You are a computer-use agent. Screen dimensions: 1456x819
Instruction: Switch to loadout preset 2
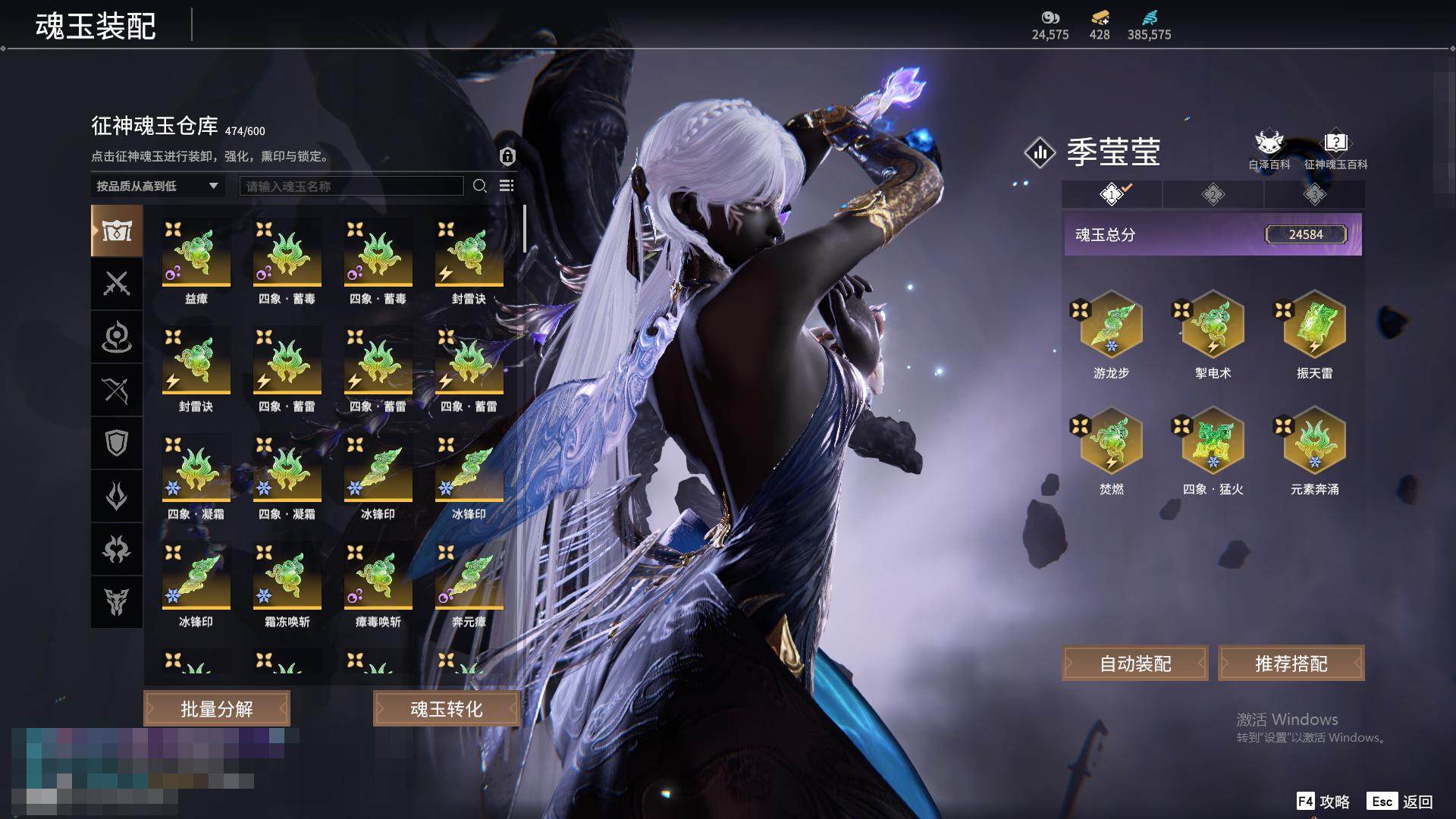[x=1213, y=195]
